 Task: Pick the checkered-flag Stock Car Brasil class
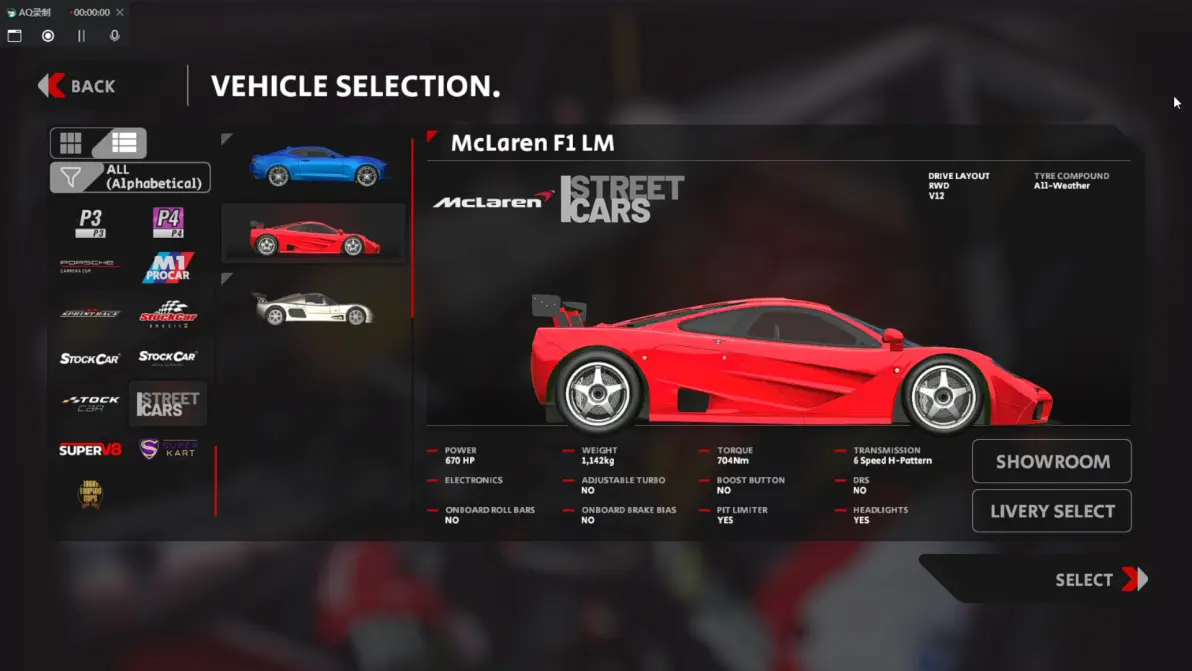pos(168,313)
